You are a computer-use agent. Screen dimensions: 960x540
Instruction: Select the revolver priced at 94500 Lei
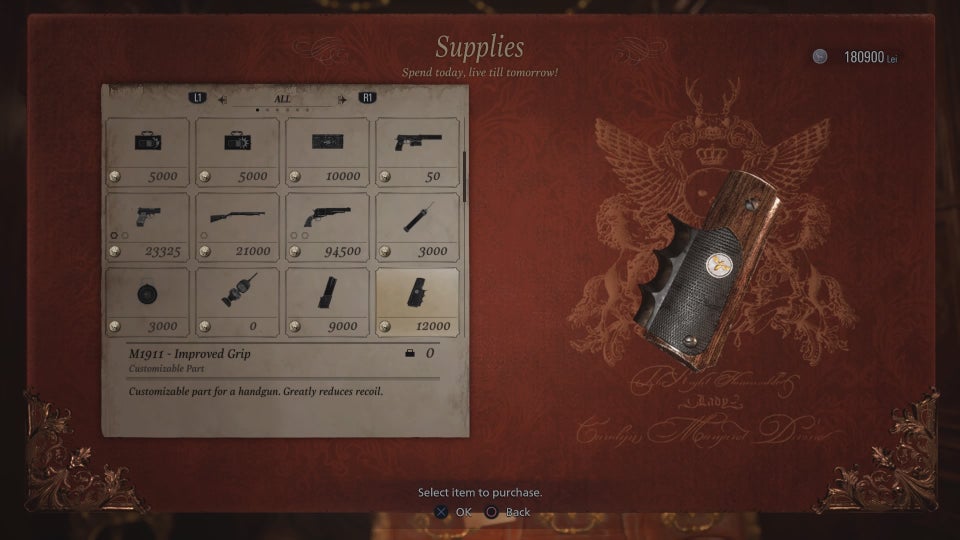click(x=327, y=227)
